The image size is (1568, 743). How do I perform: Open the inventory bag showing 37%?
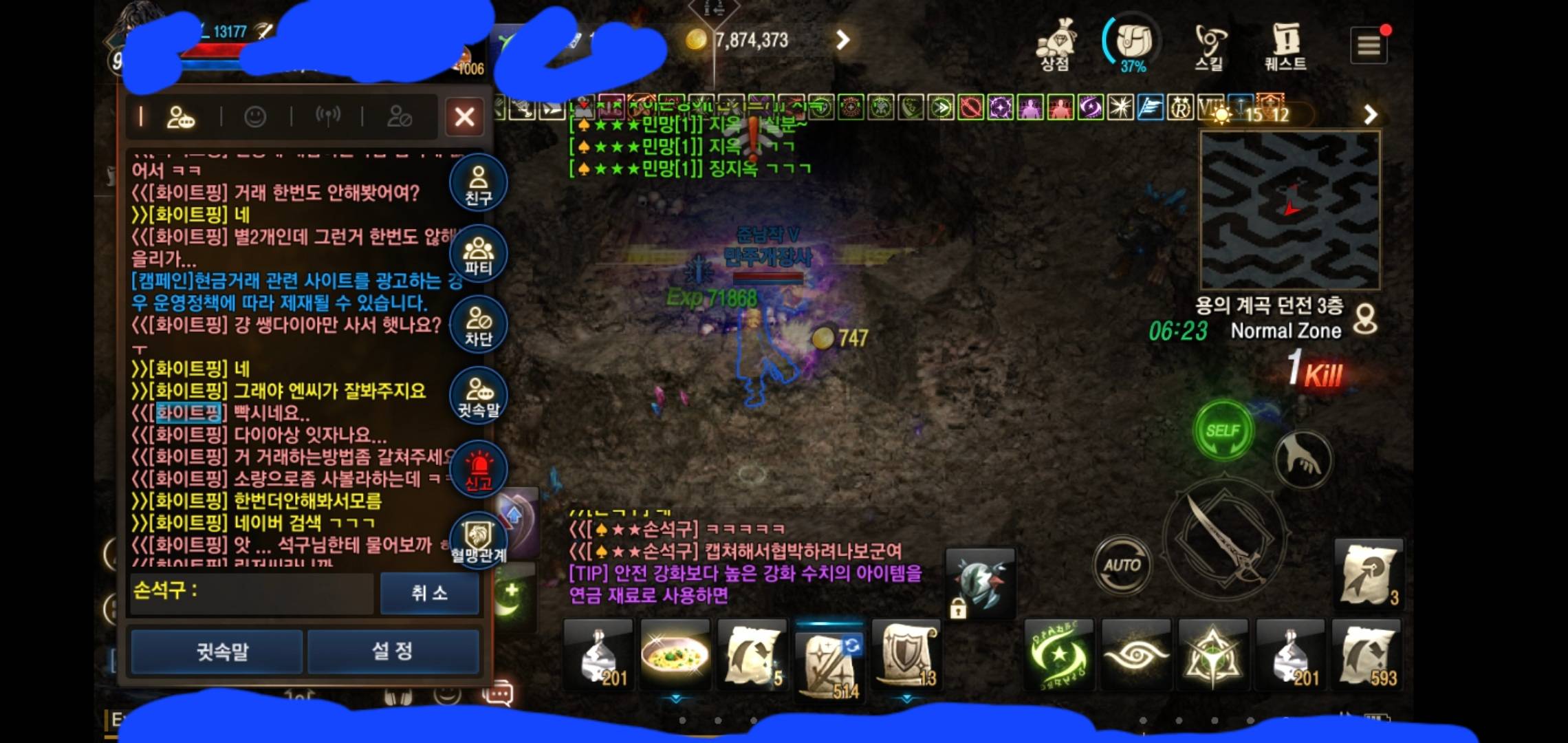point(1133,43)
